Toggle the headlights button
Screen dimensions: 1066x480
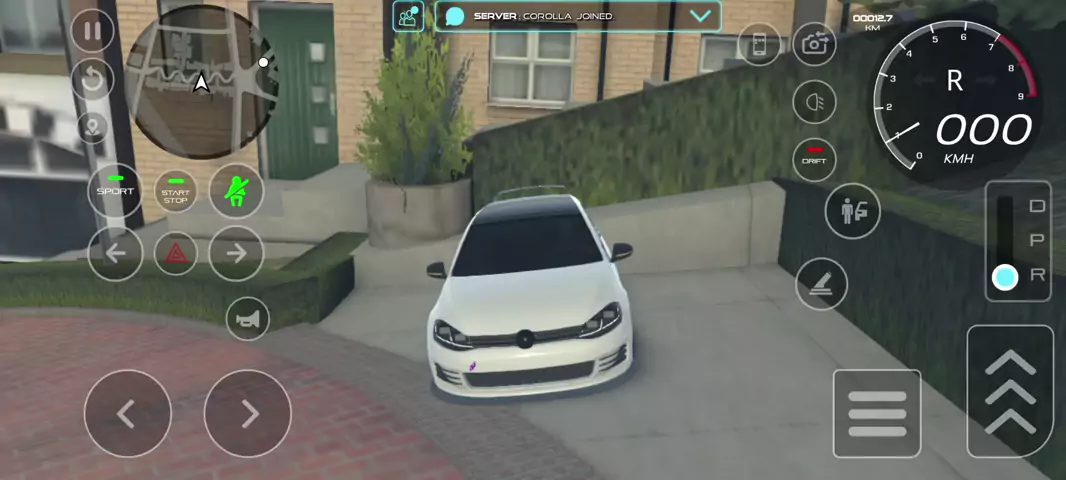[x=814, y=101]
